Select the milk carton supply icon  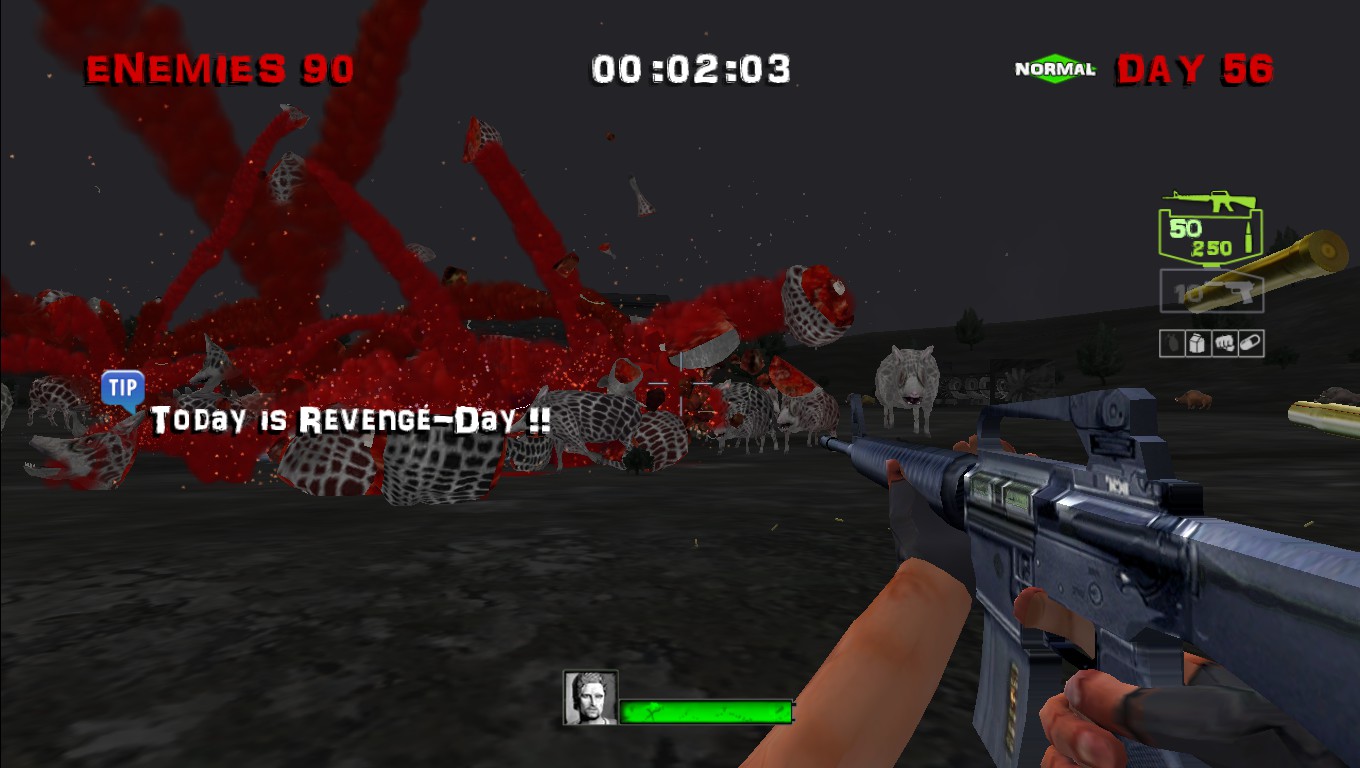coord(1196,343)
